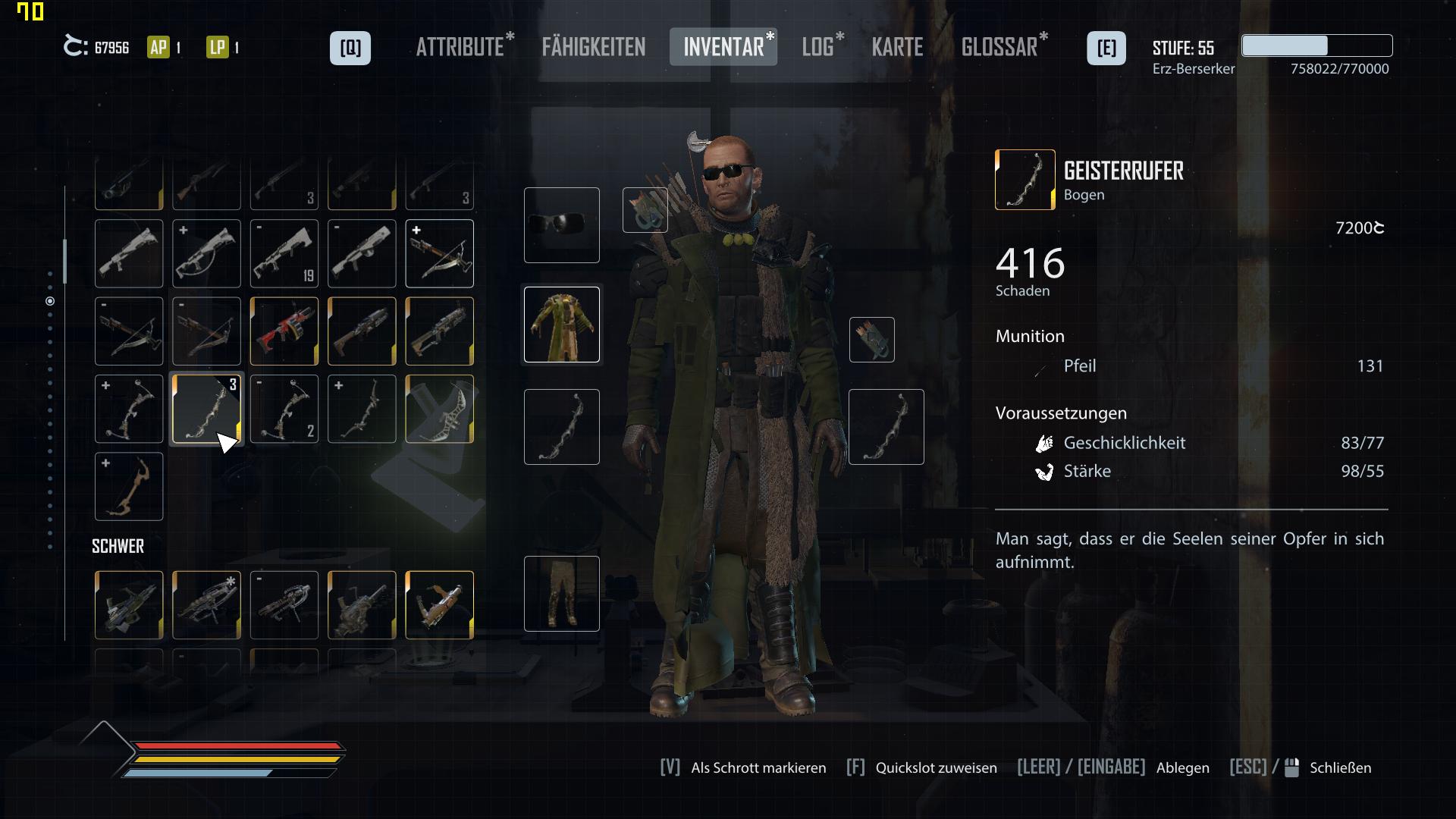Select the Inventar tab
Image resolution: width=1456 pixels, height=819 pixels.
click(723, 48)
